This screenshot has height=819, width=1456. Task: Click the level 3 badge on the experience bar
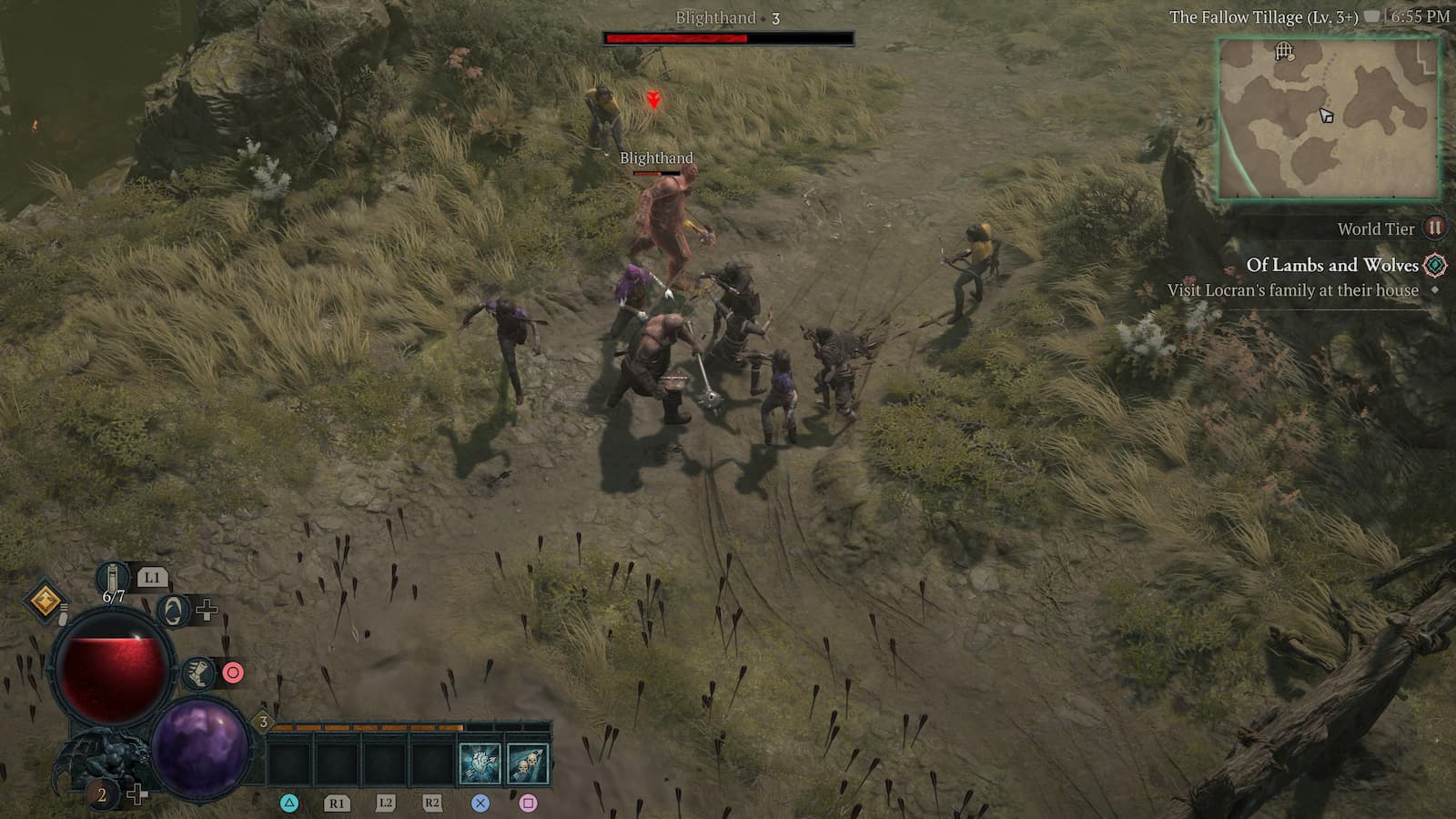(x=263, y=722)
